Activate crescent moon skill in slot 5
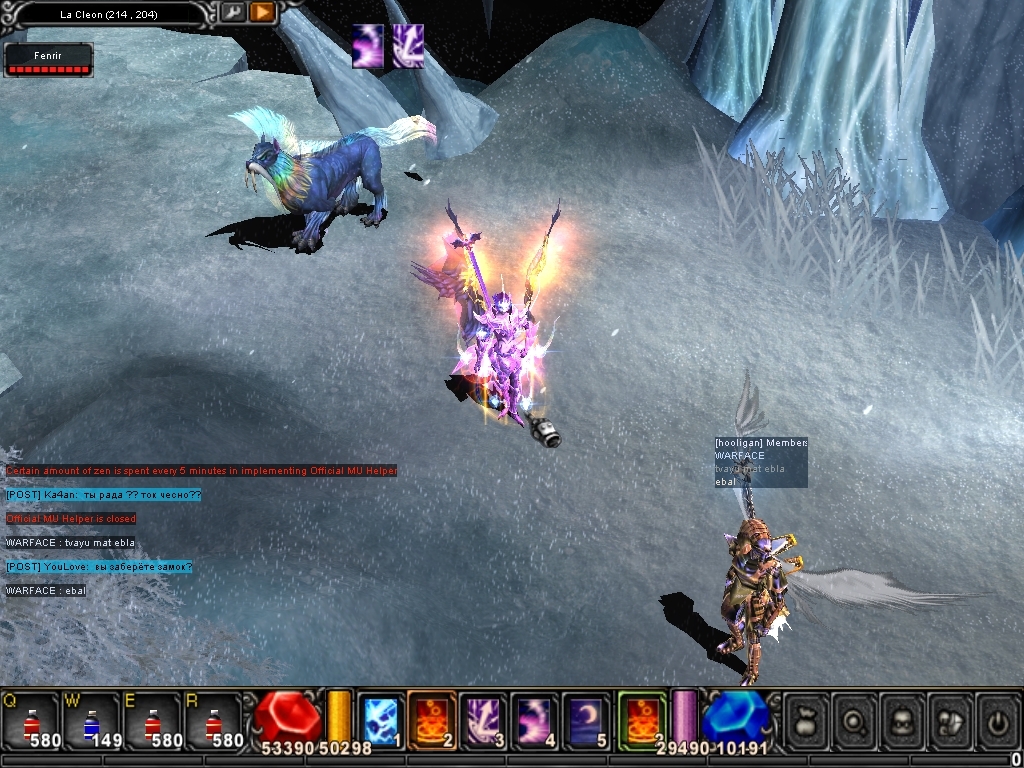 point(586,720)
